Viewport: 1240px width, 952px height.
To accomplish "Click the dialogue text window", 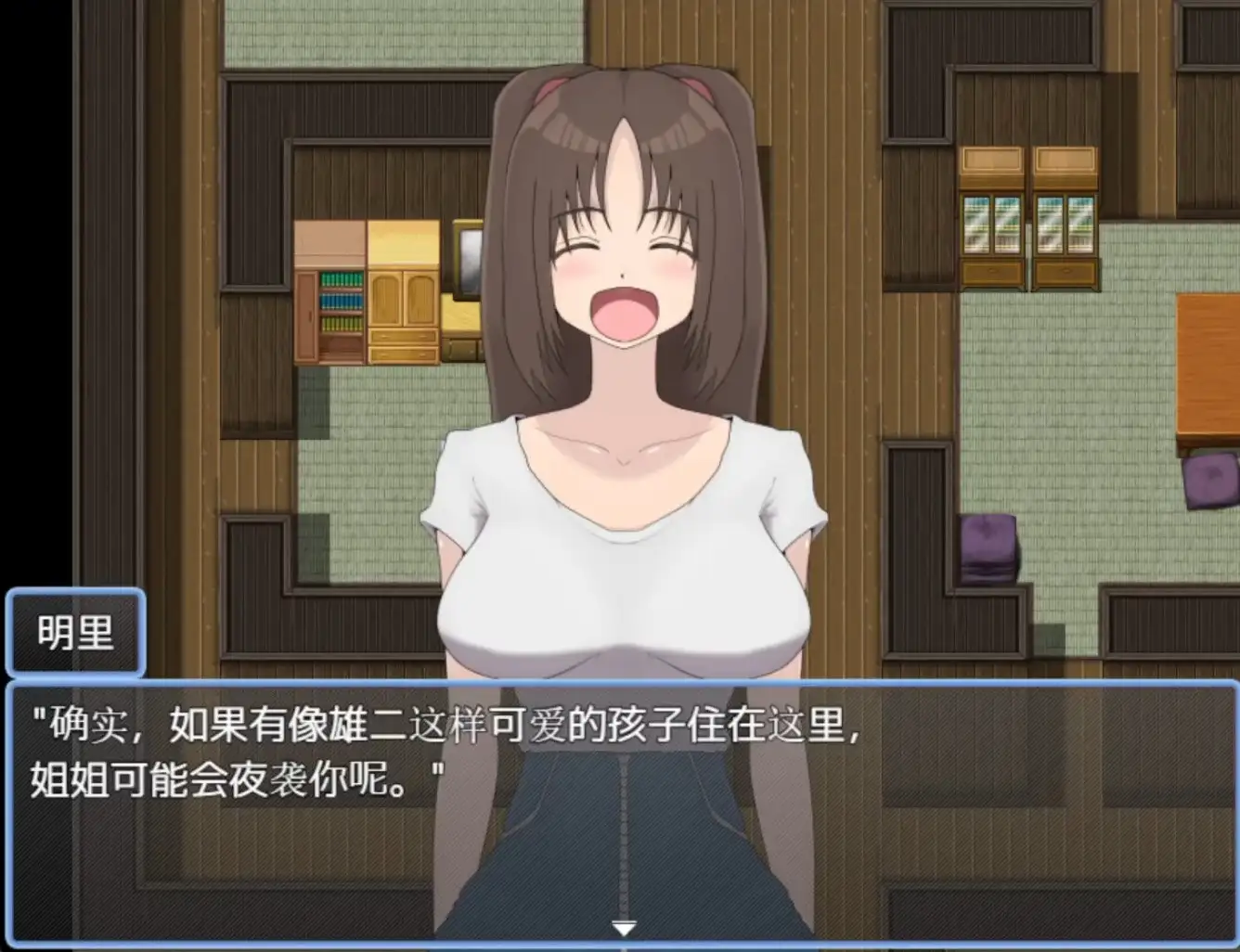I will [620, 817].
